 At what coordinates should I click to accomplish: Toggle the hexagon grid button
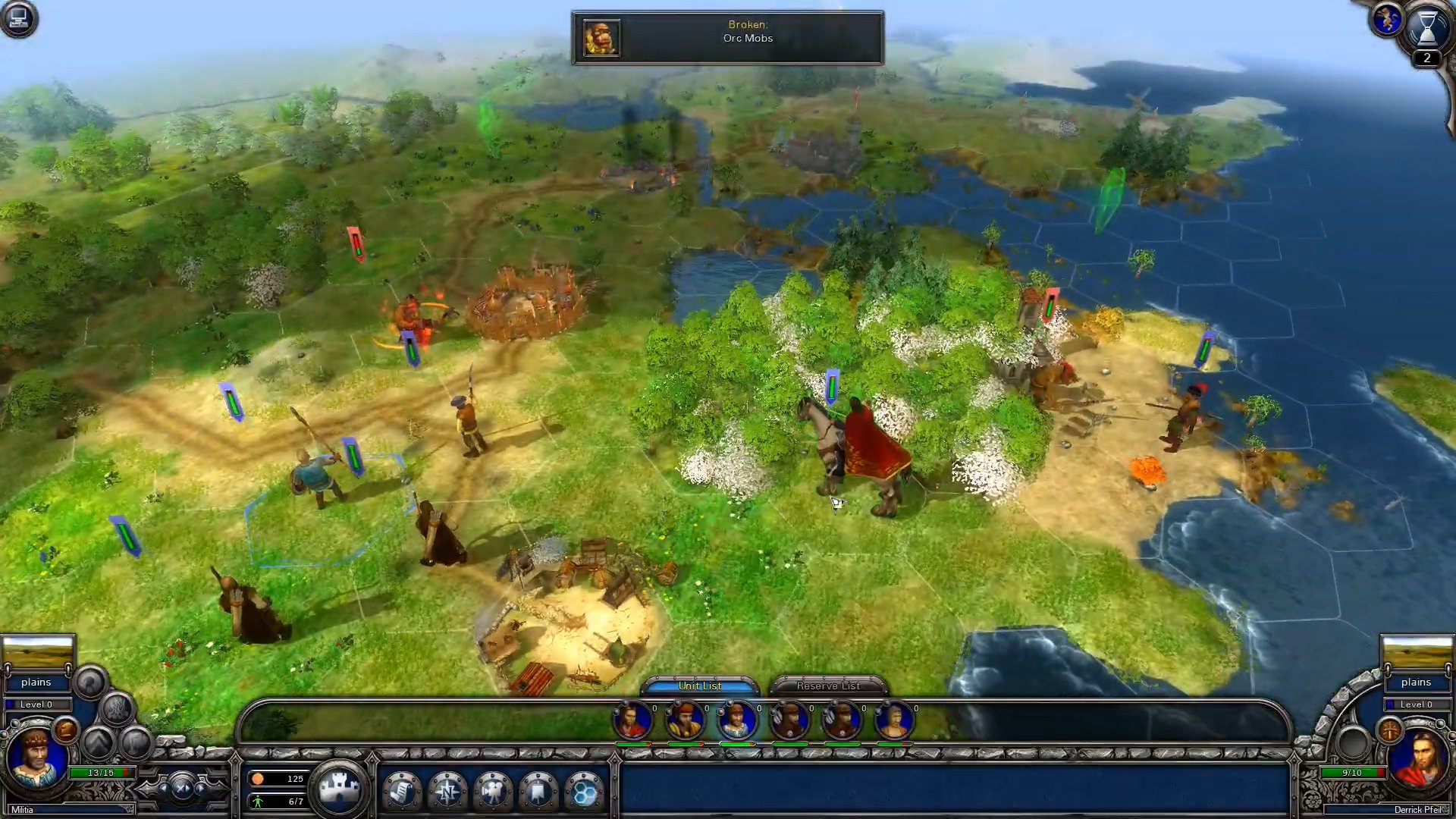point(584,792)
